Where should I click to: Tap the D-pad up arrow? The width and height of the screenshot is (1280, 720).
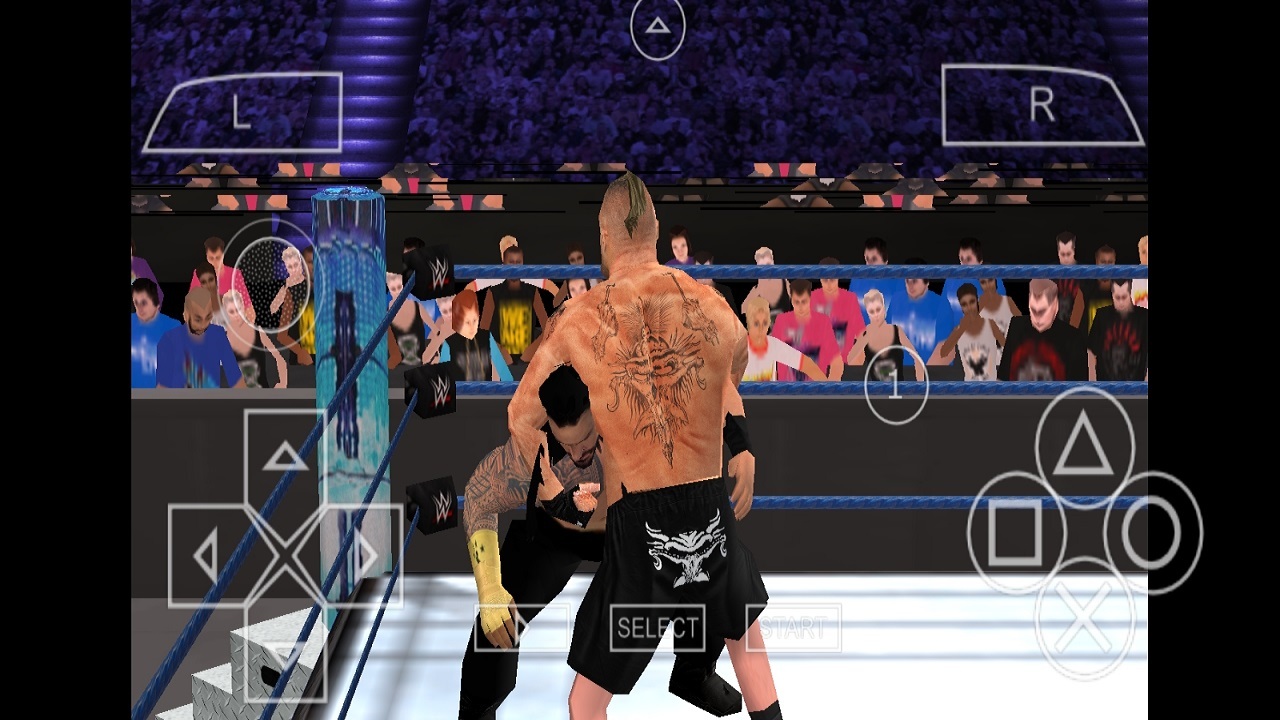pos(285,458)
